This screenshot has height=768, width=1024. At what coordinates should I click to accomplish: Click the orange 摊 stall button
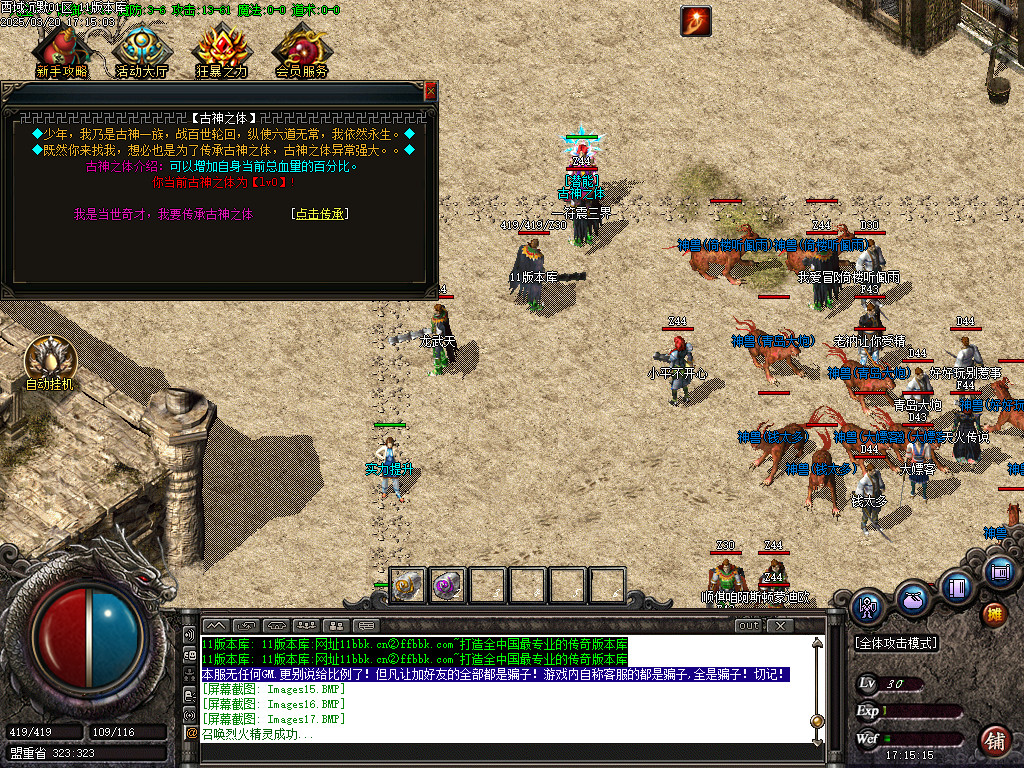[x=994, y=612]
